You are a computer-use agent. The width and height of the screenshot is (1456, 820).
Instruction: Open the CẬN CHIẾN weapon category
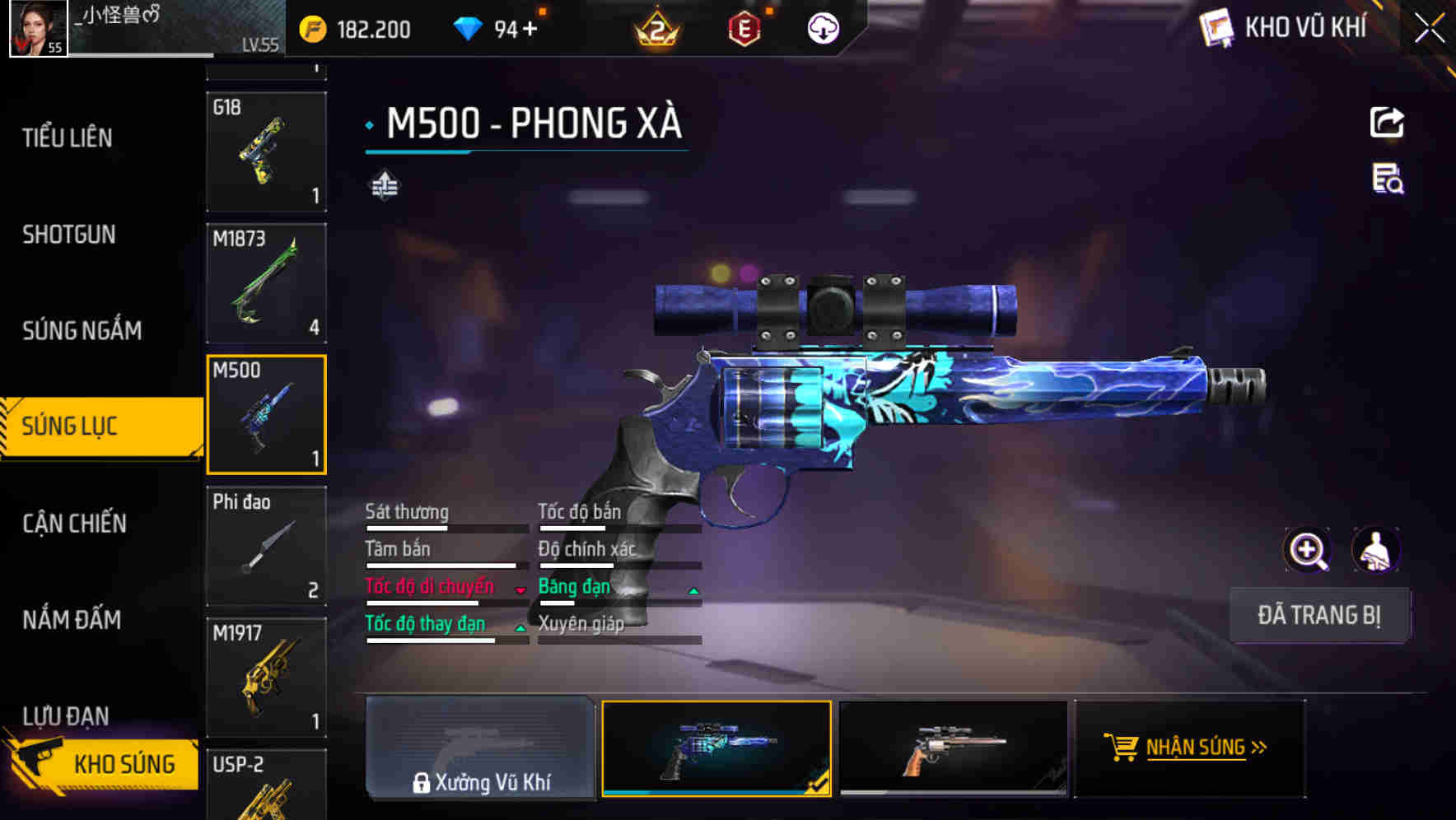[72, 523]
